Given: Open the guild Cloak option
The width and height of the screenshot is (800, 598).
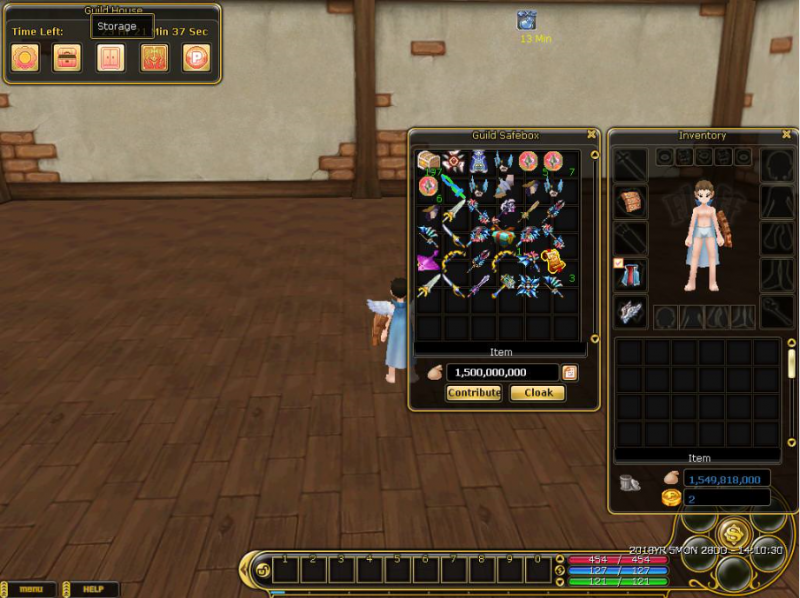Looking at the screenshot, I should 538,393.
